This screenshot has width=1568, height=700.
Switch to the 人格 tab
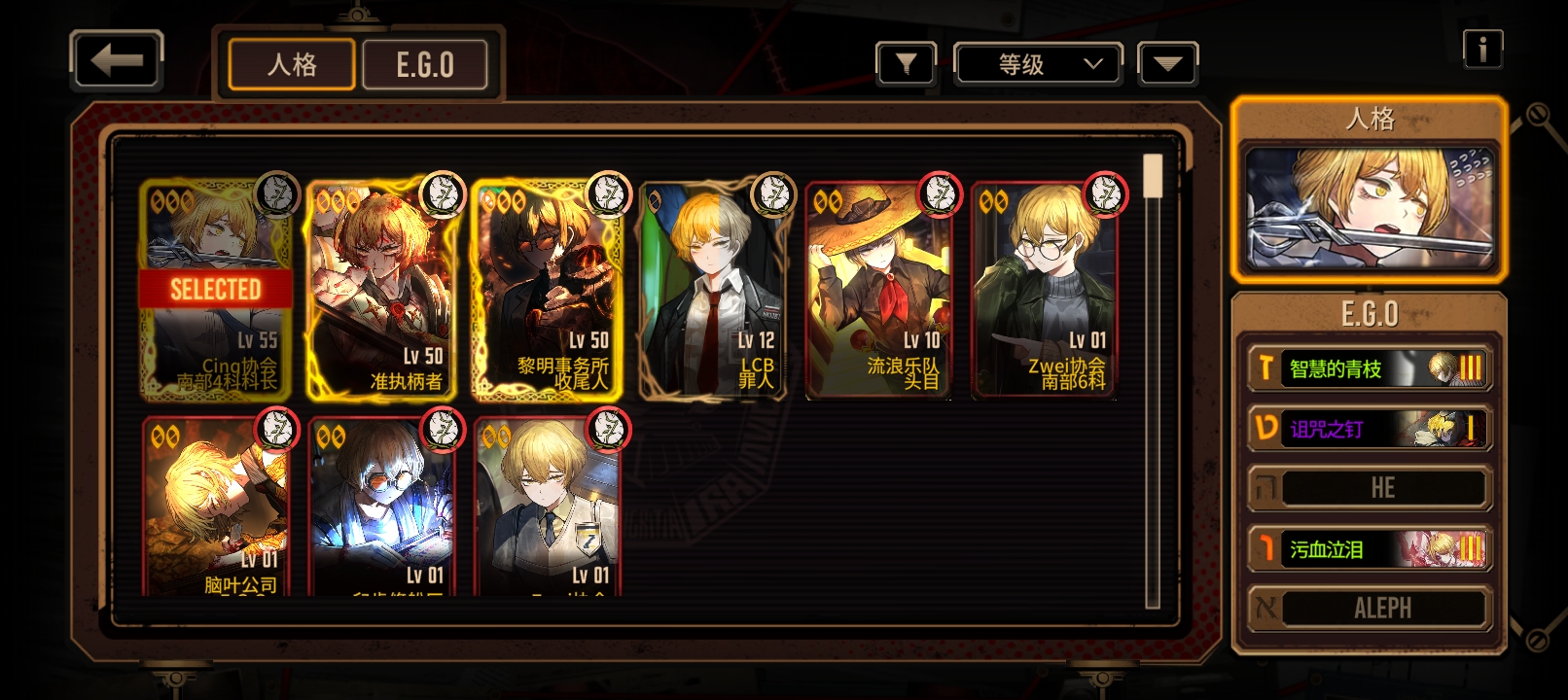[x=292, y=65]
